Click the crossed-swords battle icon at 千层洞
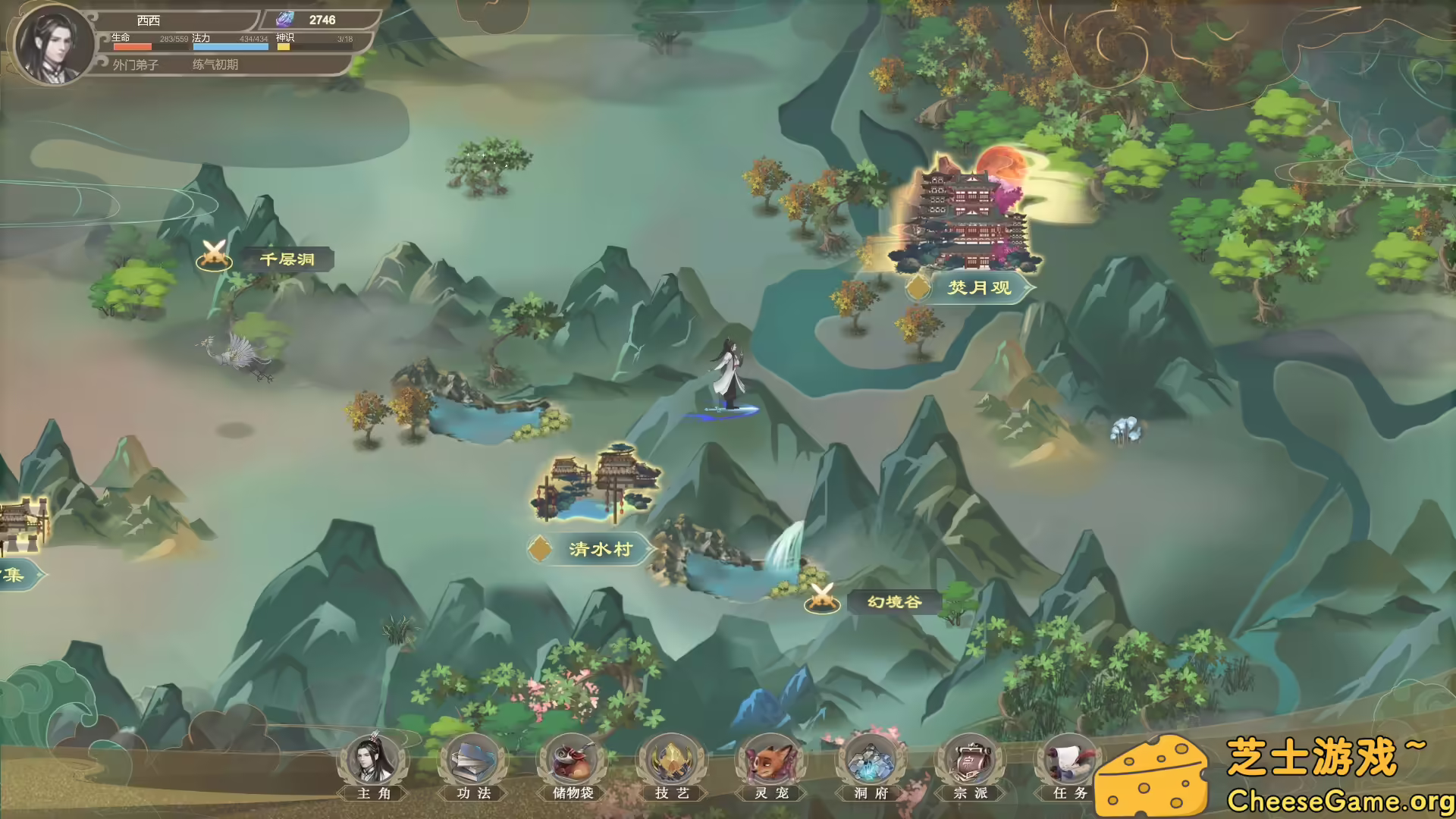Image resolution: width=1456 pixels, height=819 pixels. click(x=215, y=256)
